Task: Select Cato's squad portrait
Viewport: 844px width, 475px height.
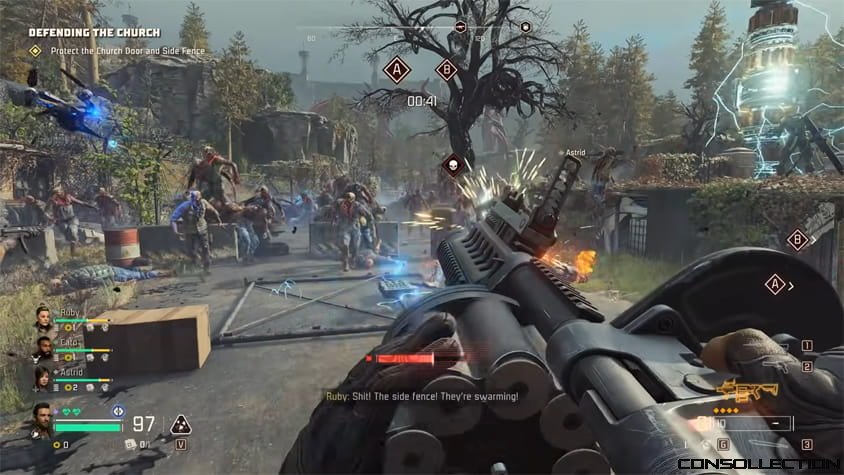Action: (45, 349)
